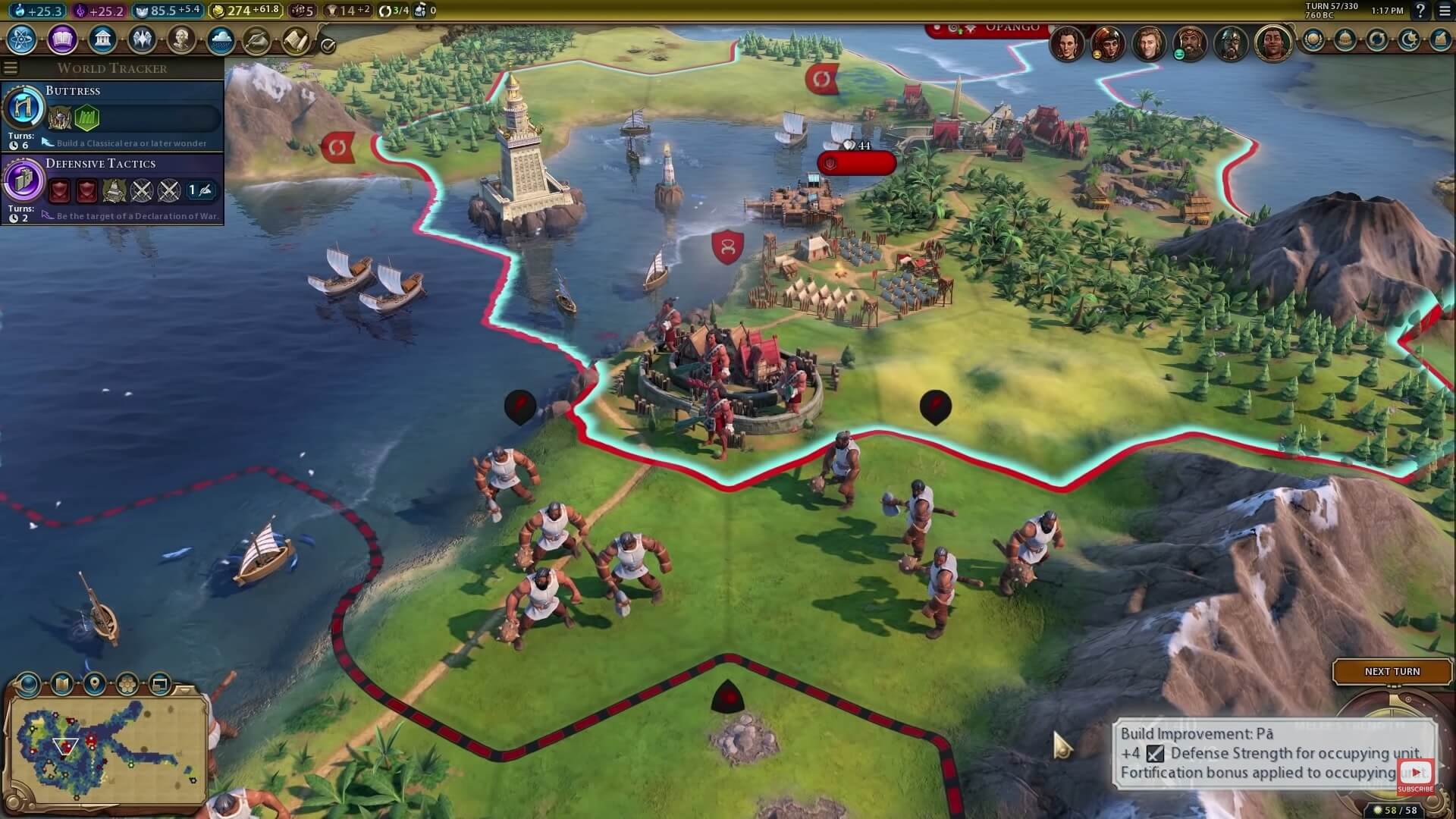The image size is (1456, 819).
Task: Toggle the World Tracker hamburger menu
Action: coord(11,68)
